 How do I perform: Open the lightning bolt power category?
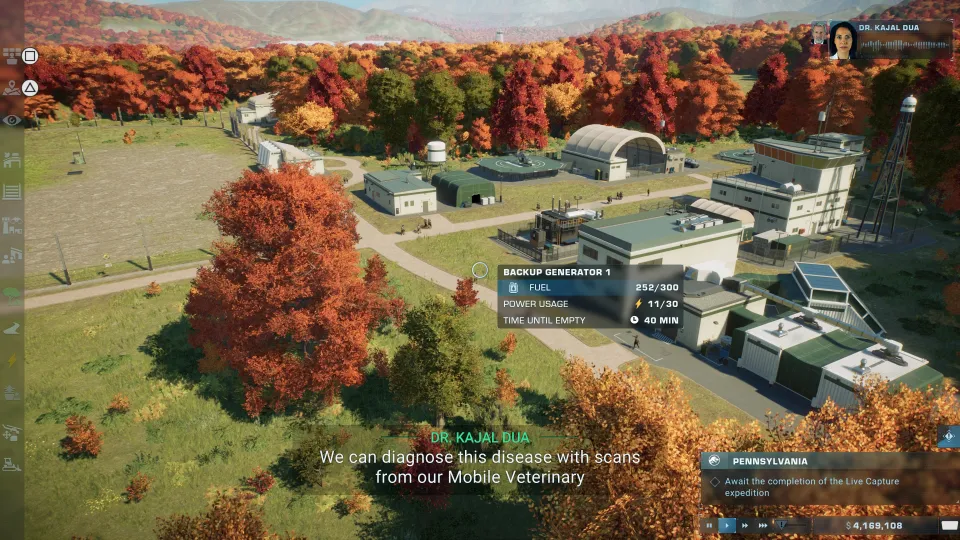(x=12, y=360)
